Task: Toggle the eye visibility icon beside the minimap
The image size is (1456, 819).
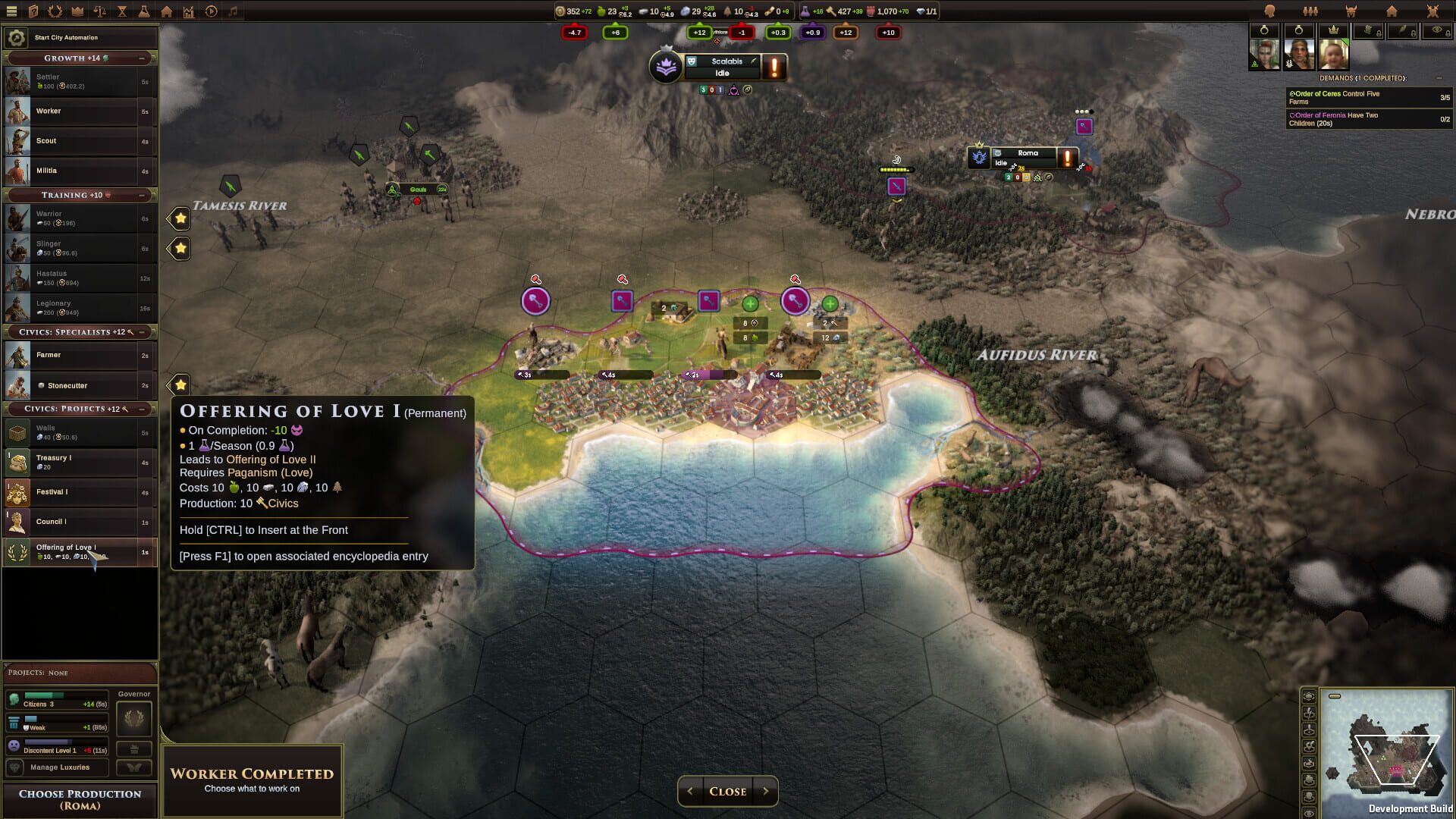Action: 1309,813
